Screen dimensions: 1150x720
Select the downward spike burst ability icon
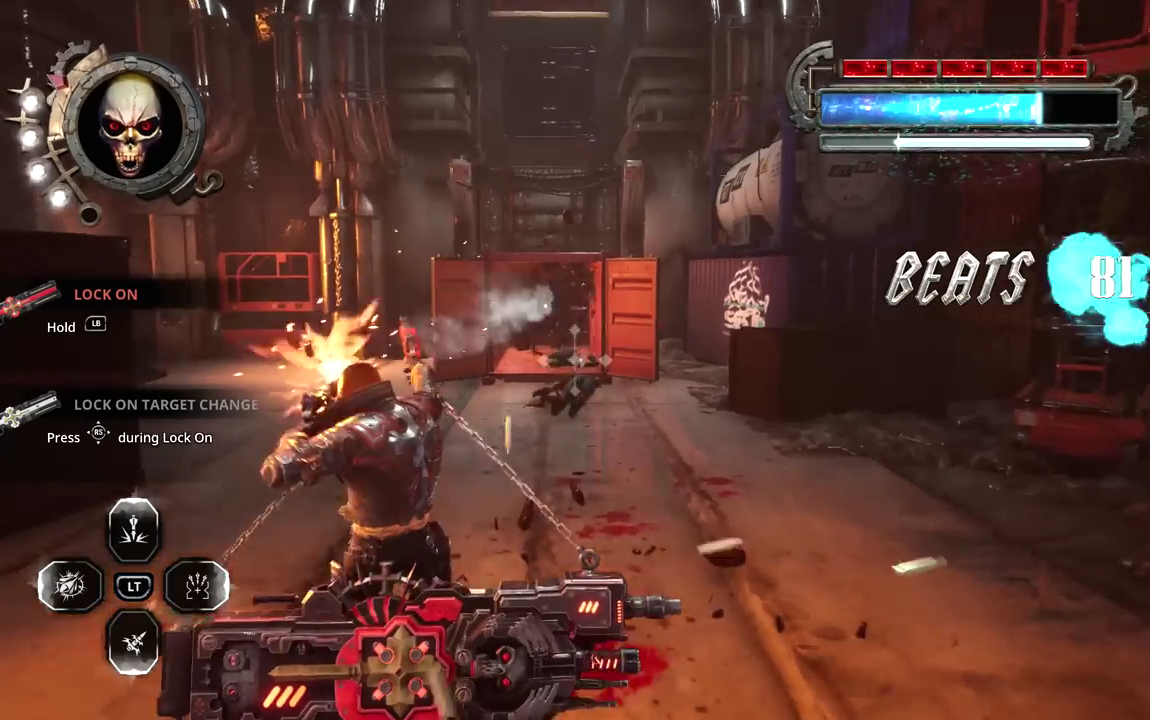pyautogui.click(x=133, y=529)
